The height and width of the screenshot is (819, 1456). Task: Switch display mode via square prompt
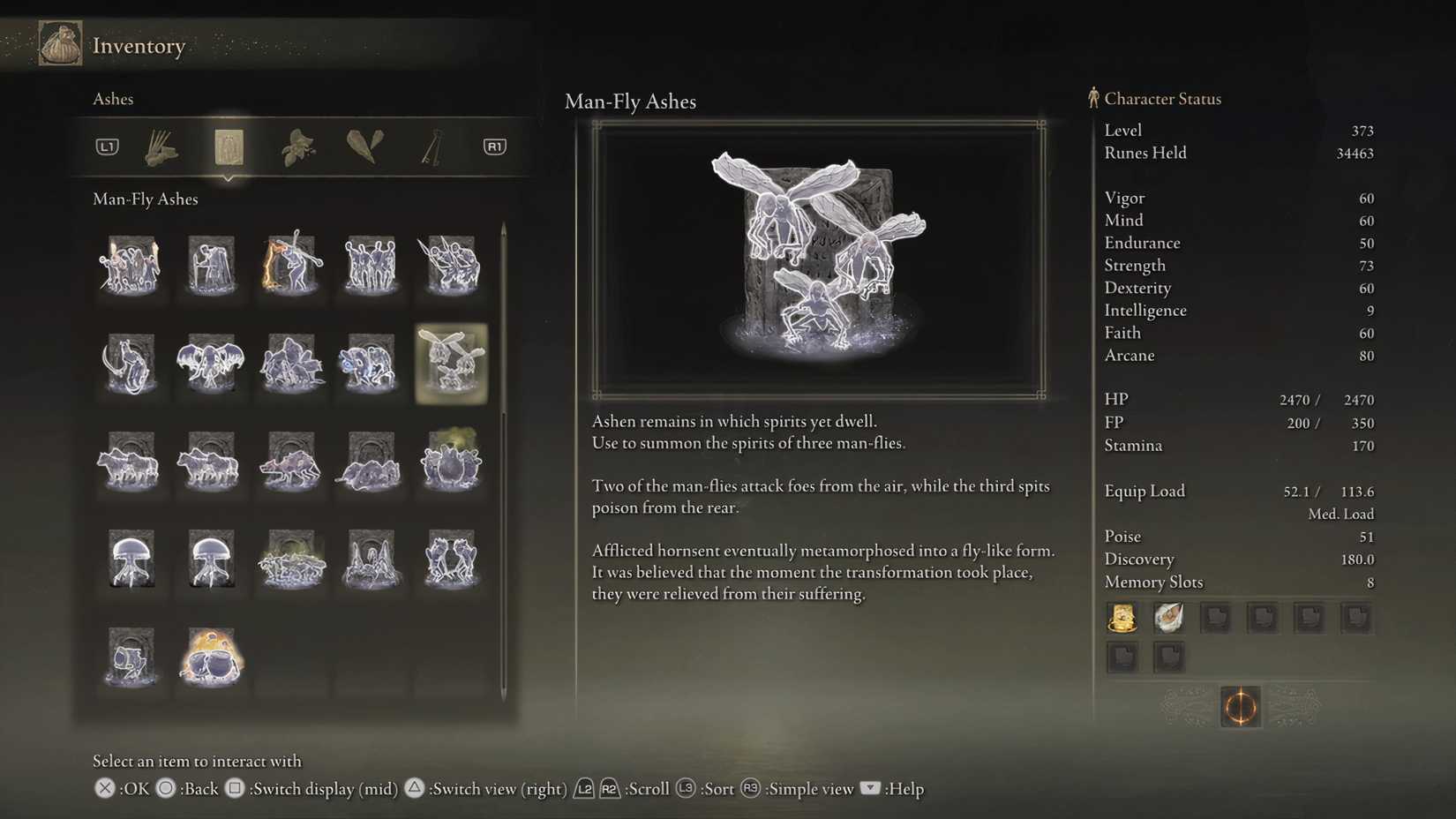(235, 788)
